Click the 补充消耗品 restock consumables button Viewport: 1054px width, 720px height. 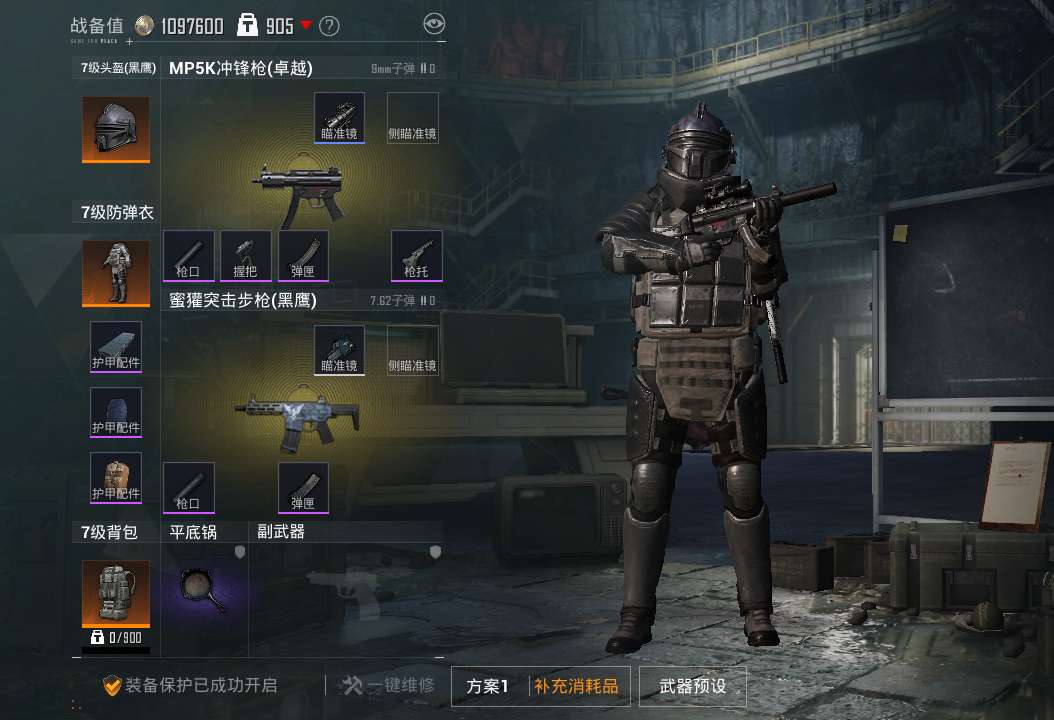point(576,686)
